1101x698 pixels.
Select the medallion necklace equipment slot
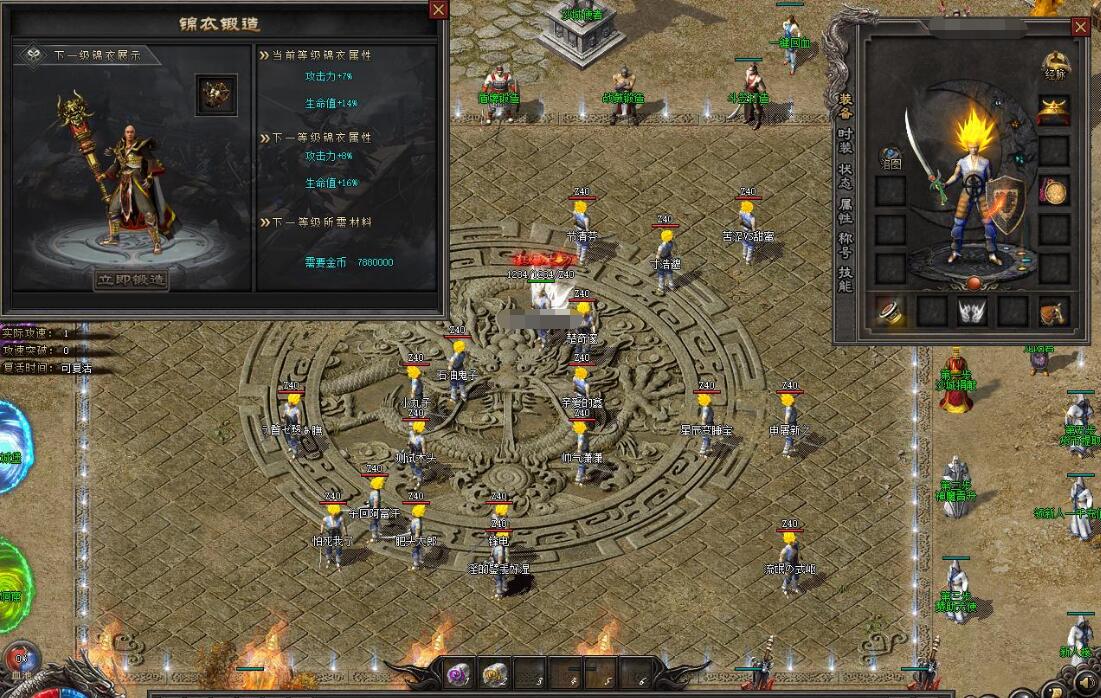pyautogui.click(x=1053, y=190)
